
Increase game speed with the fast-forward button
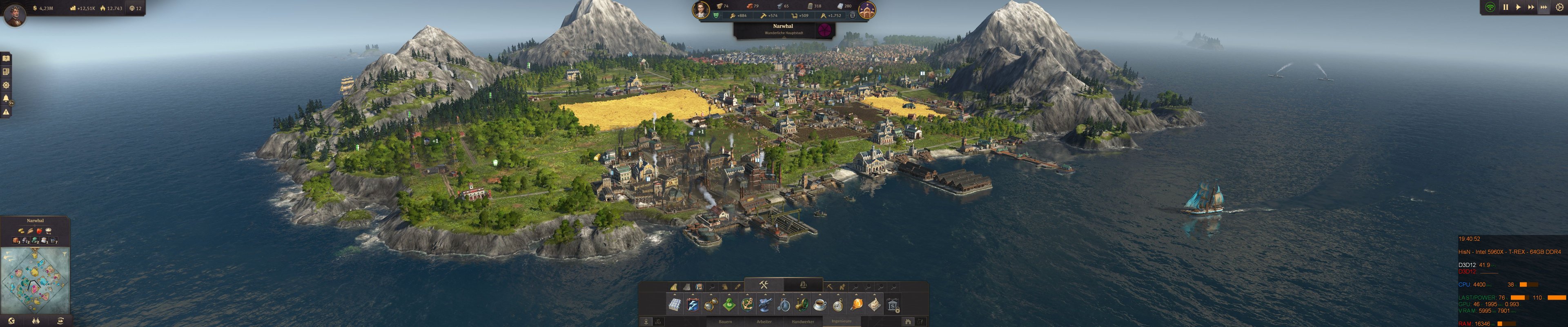[1532, 7]
